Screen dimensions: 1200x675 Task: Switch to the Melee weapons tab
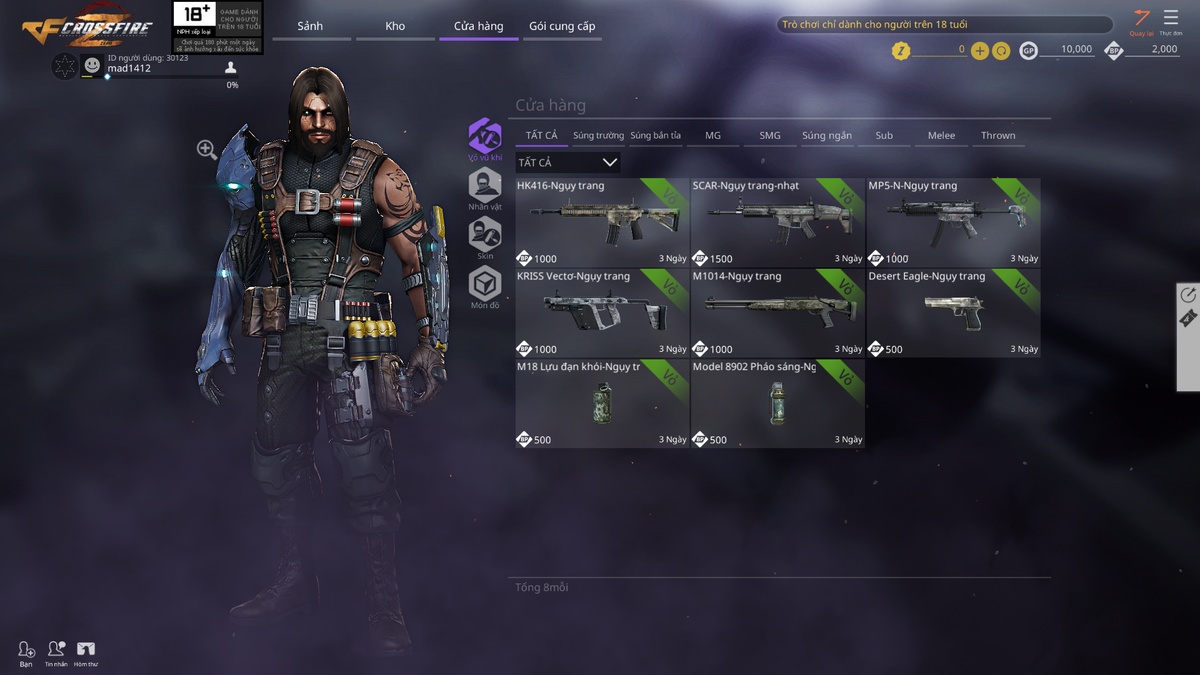(x=941, y=135)
